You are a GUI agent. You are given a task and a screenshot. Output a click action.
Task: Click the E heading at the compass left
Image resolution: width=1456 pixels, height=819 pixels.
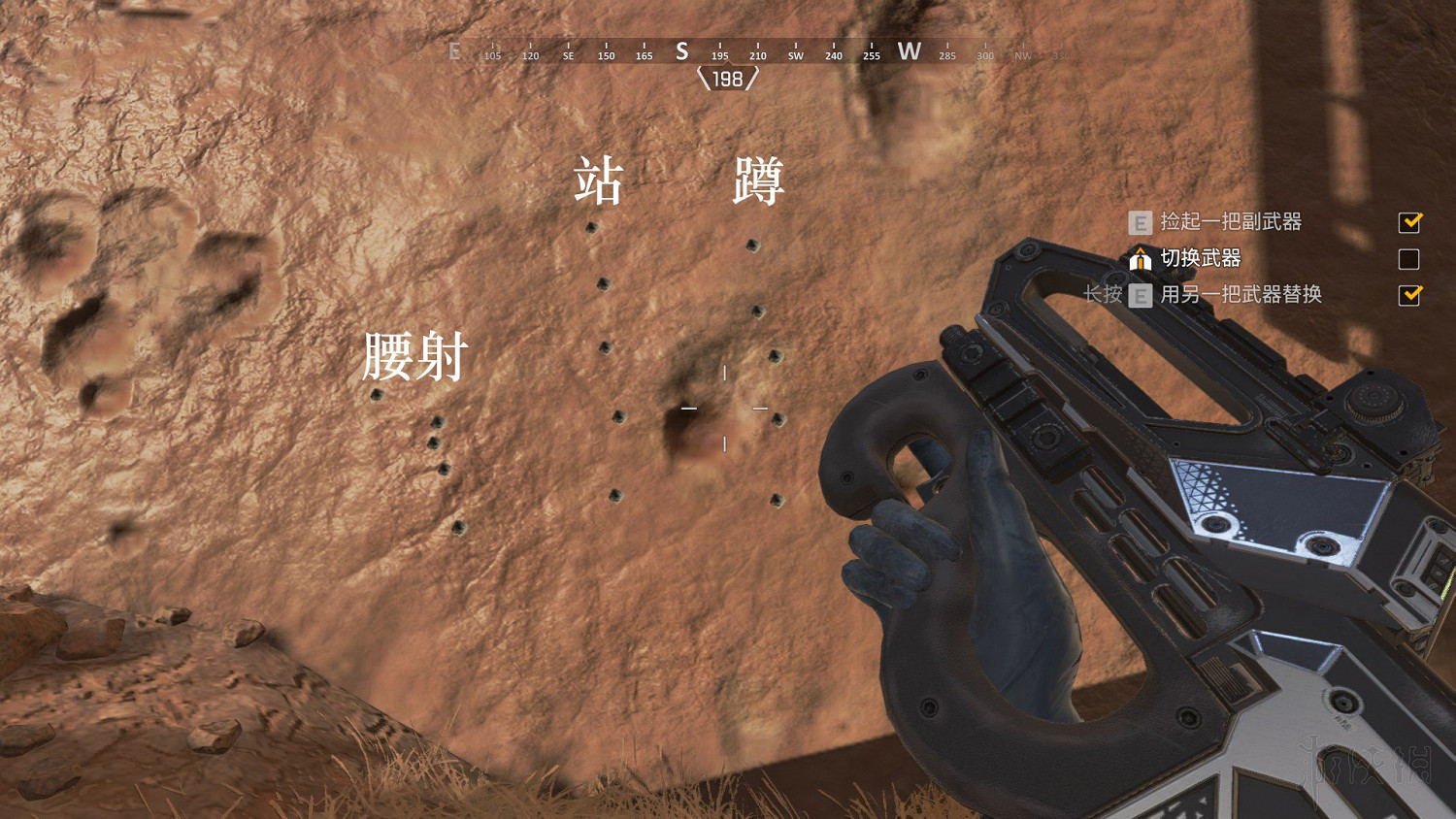pyautogui.click(x=453, y=51)
